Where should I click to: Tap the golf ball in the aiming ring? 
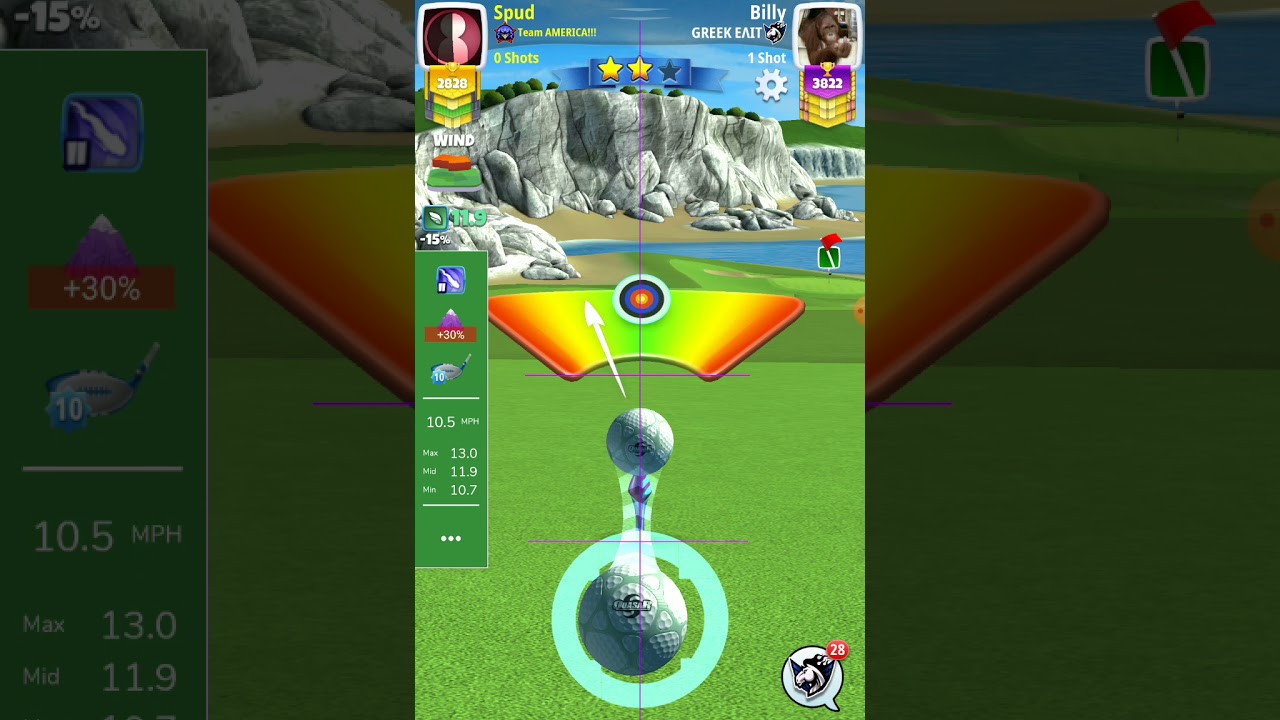click(634, 618)
